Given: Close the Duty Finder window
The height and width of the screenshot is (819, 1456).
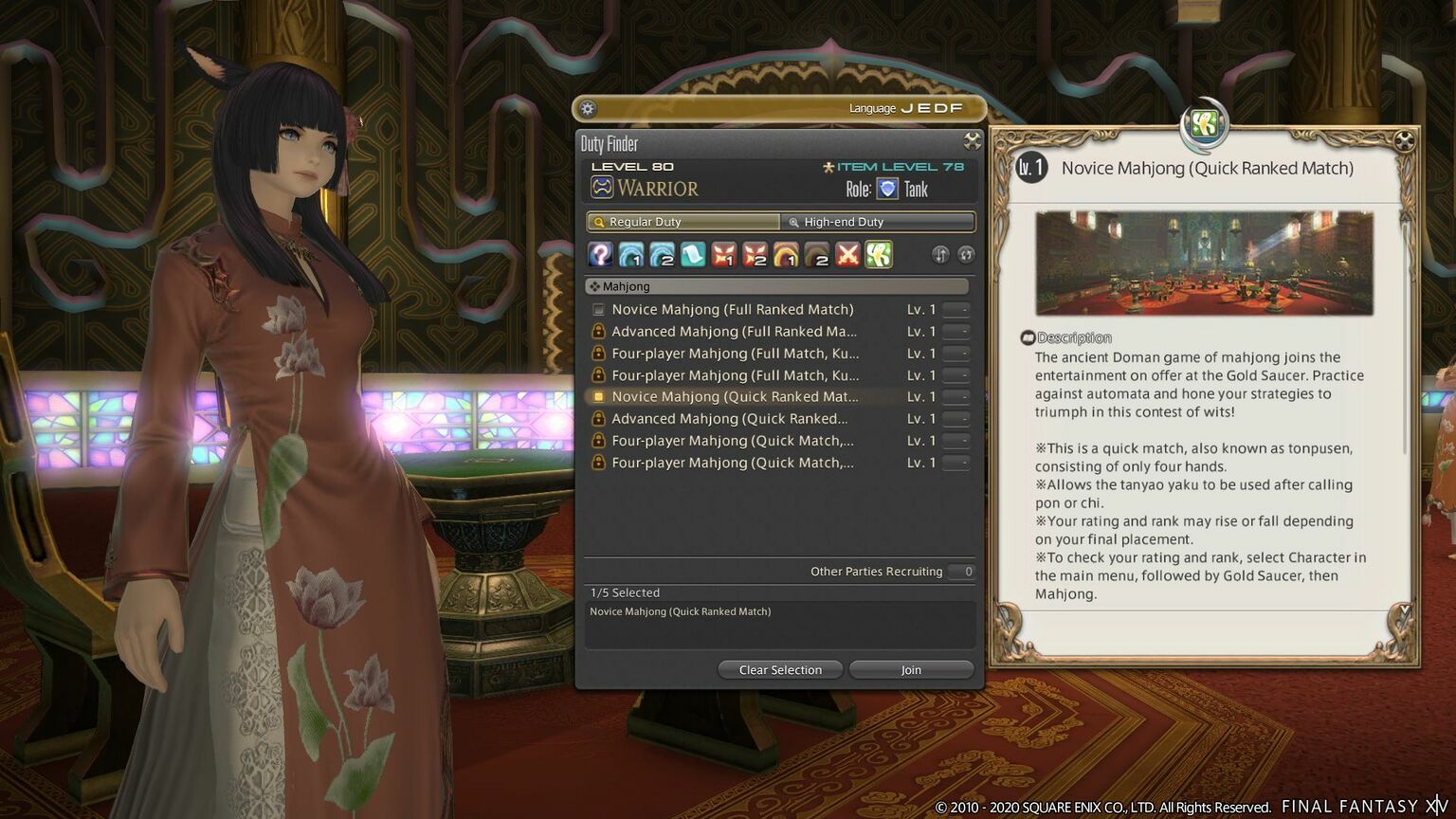Looking at the screenshot, I should [x=972, y=141].
